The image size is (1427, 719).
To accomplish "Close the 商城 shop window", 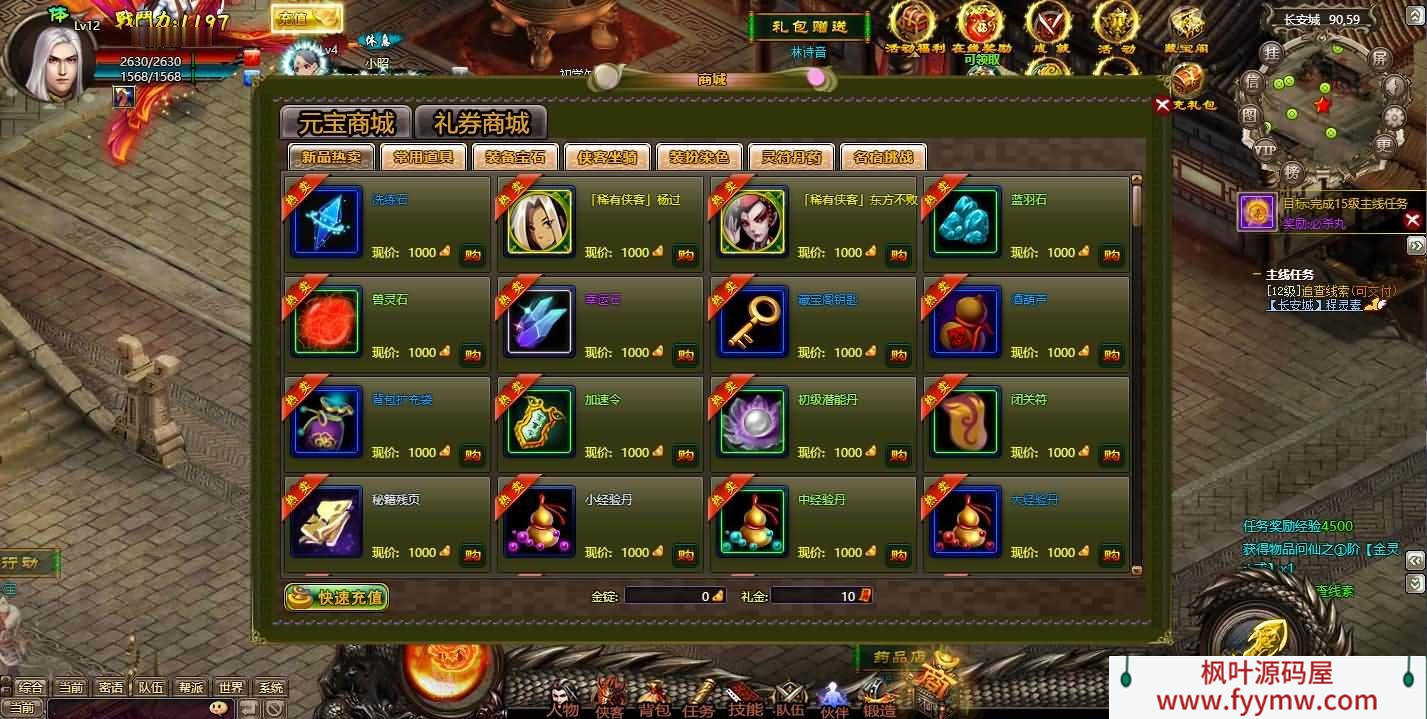I will [x=1162, y=105].
